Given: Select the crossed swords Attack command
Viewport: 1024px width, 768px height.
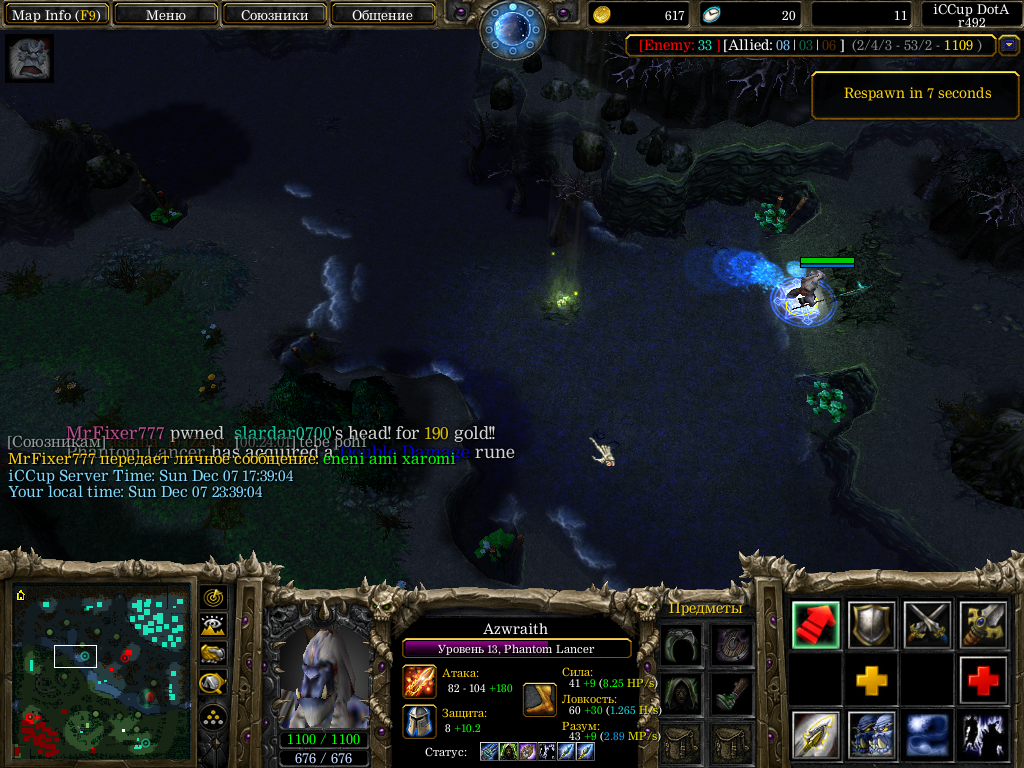Looking at the screenshot, I should point(927,625).
